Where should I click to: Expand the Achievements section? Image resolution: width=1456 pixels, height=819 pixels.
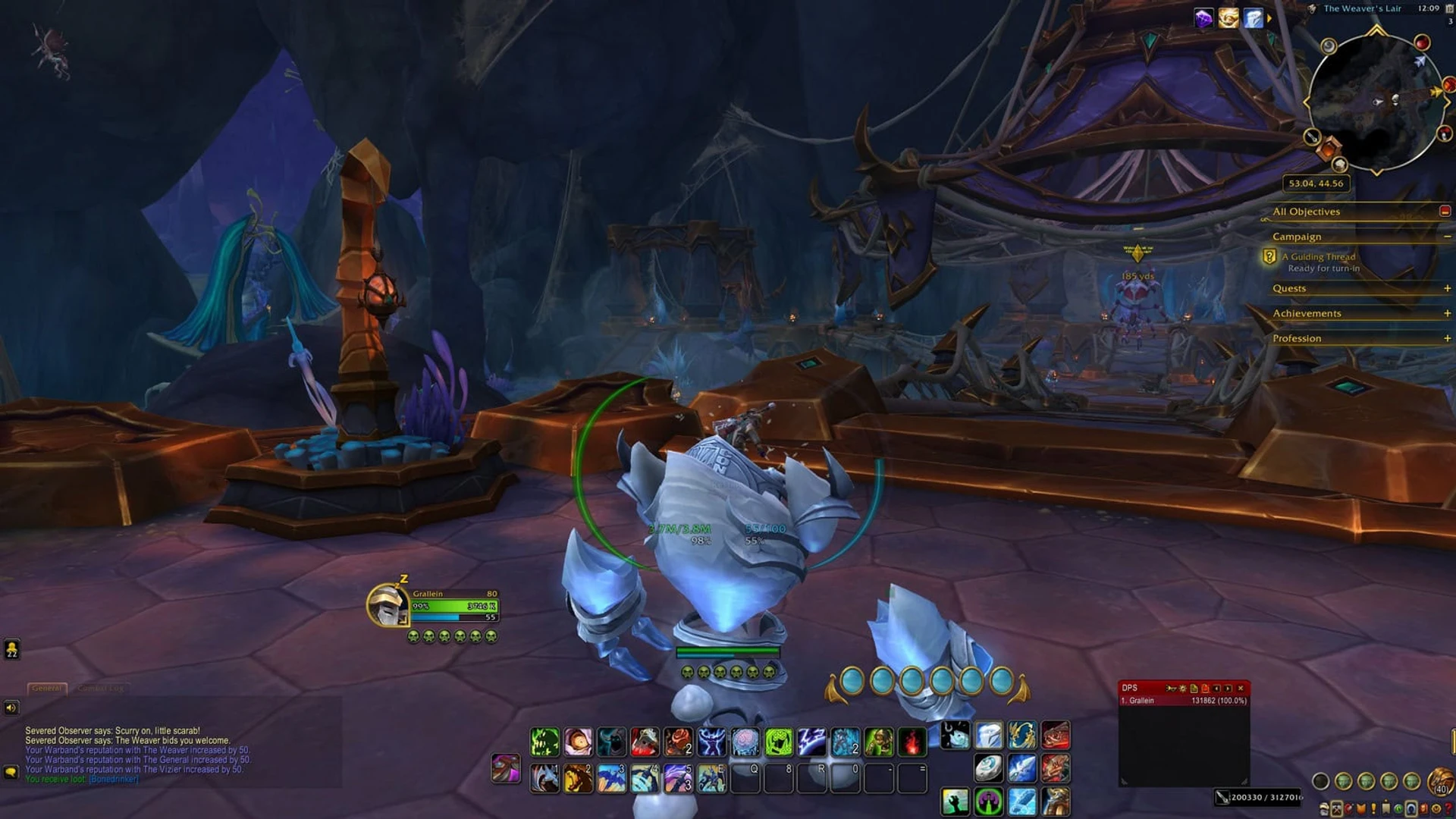pyautogui.click(x=1446, y=313)
